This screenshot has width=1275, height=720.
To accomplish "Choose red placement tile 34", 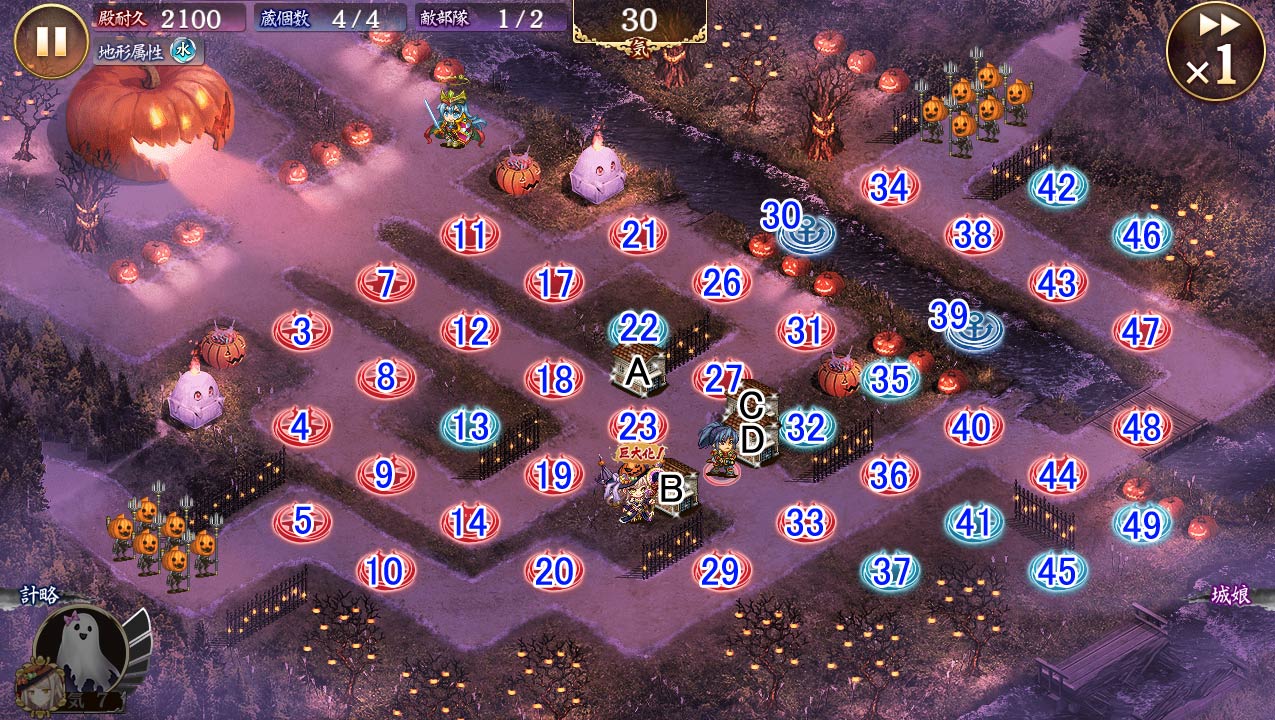I will click(889, 187).
